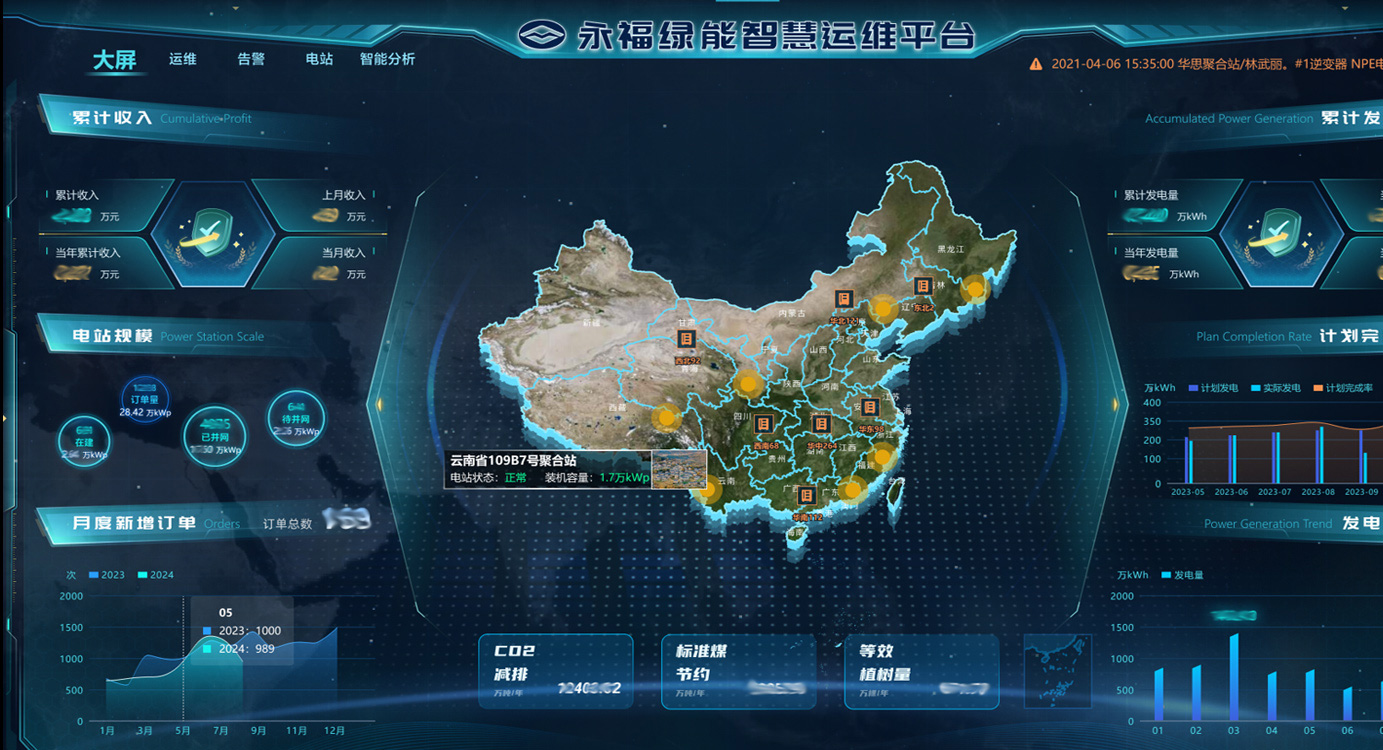Click the 华东98 region marker
1383x750 pixels.
pyautogui.click(x=869, y=407)
